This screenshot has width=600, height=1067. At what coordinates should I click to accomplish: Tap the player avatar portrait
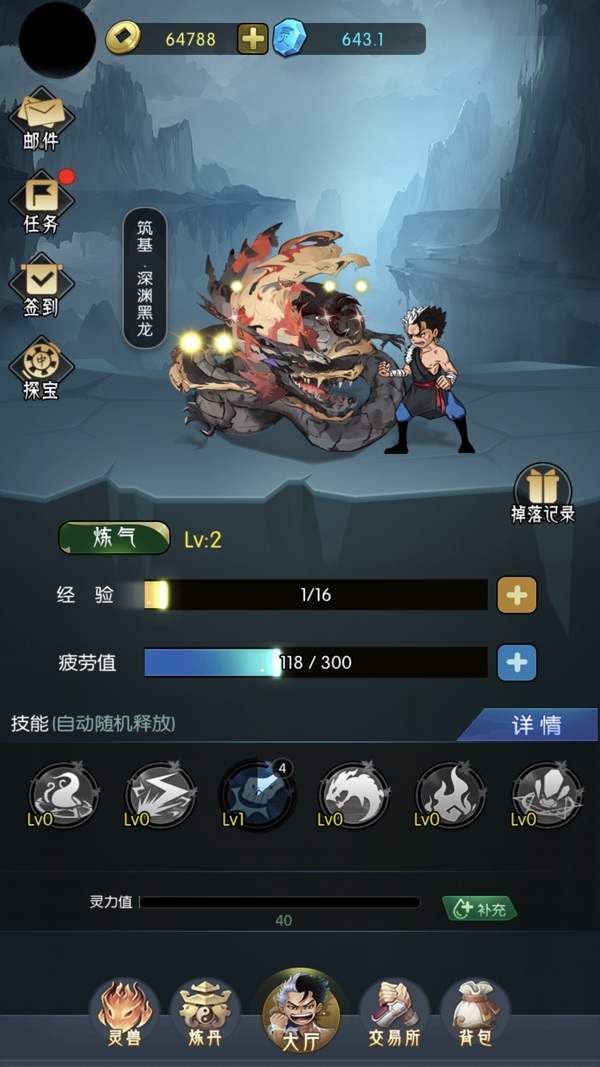(x=58, y=40)
